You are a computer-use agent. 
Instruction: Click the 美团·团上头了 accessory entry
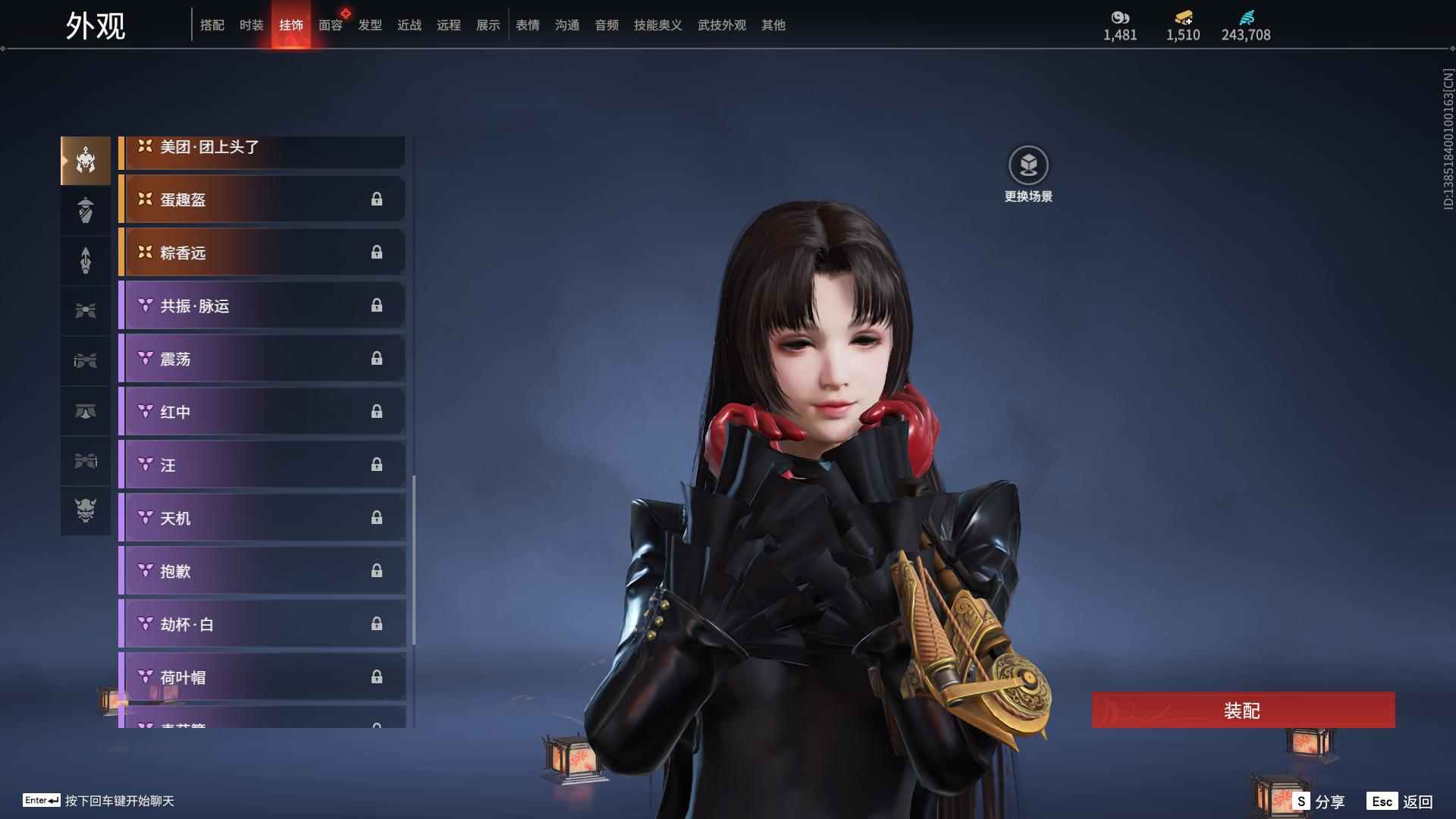pos(262,149)
